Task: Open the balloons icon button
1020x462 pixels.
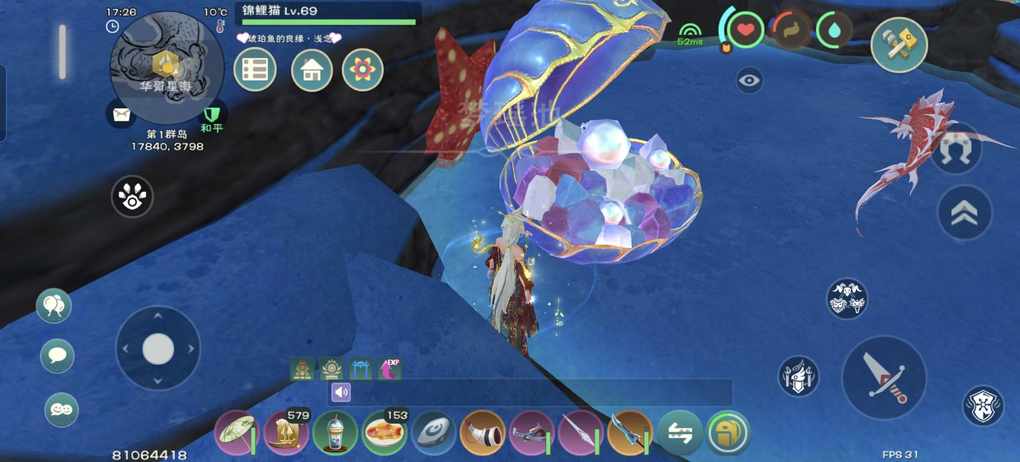Action: [x=54, y=306]
